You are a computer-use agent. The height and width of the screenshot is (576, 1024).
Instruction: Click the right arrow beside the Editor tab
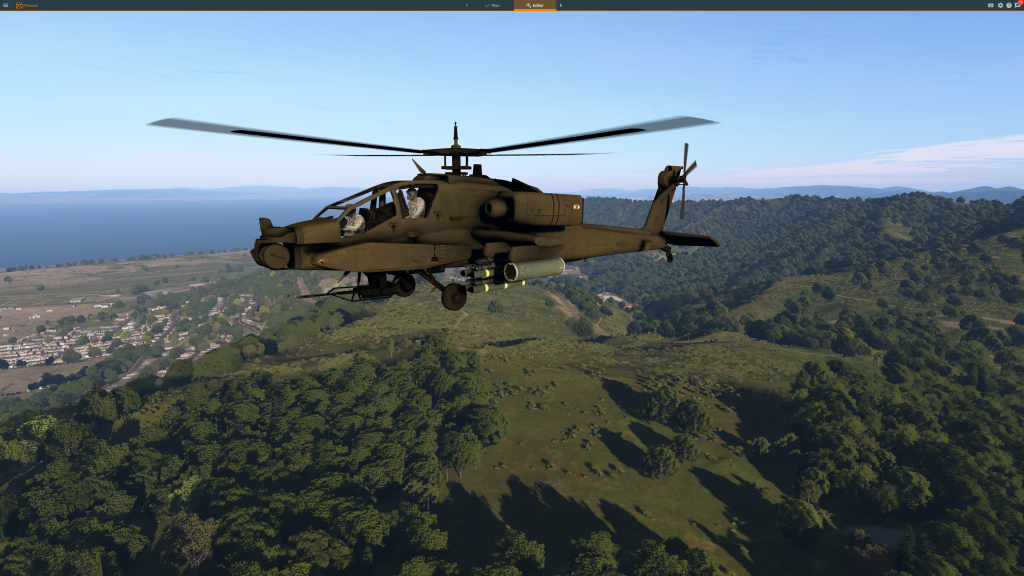(x=561, y=5)
